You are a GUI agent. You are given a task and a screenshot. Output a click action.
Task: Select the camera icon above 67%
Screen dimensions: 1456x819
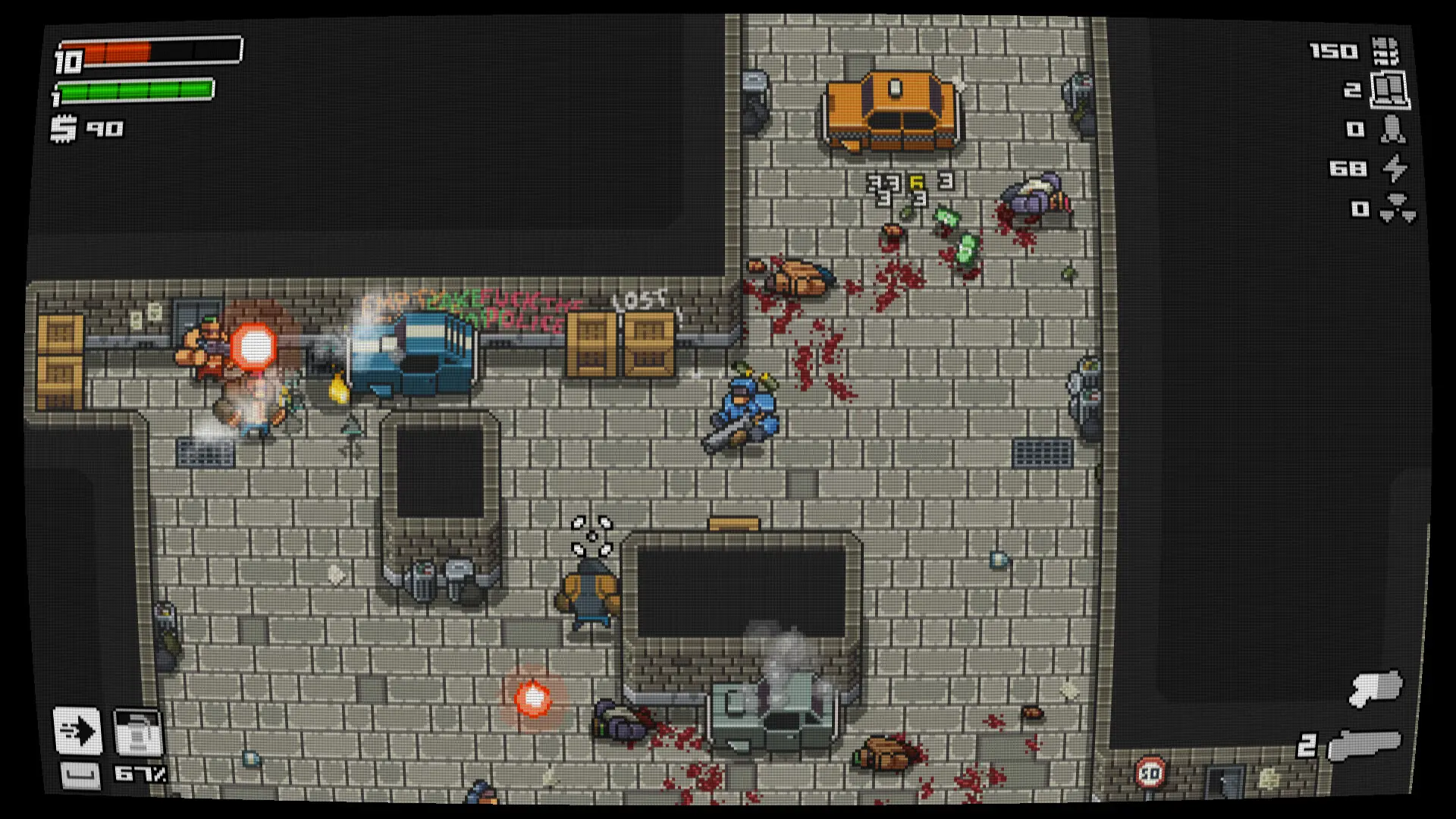click(136, 730)
